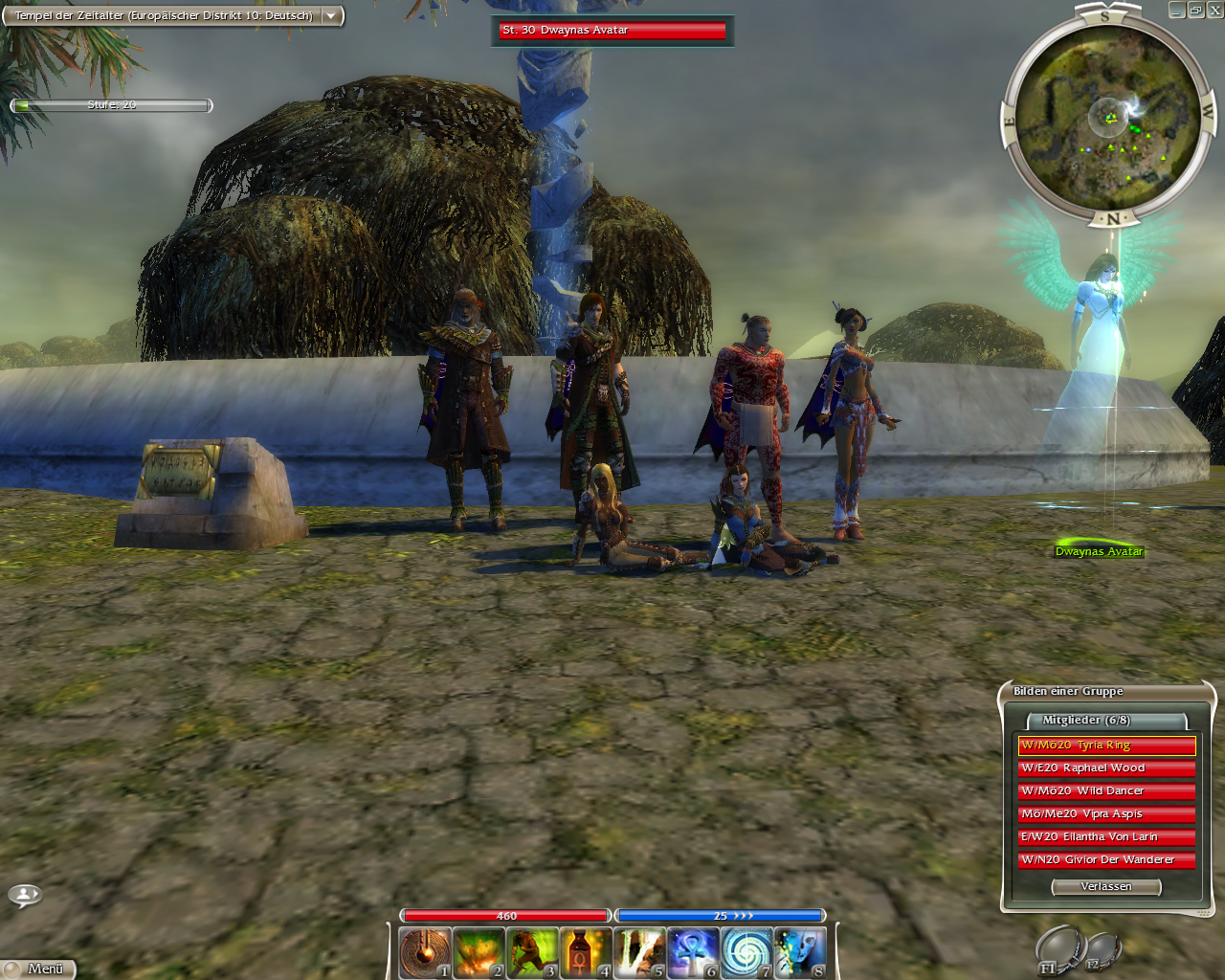Switch to F2 weapon set

1101,950
